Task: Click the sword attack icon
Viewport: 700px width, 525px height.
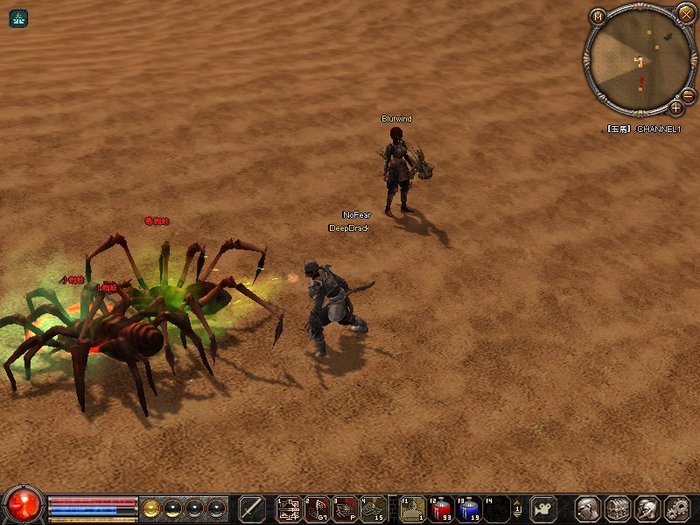Action: pyautogui.click(x=252, y=508)
